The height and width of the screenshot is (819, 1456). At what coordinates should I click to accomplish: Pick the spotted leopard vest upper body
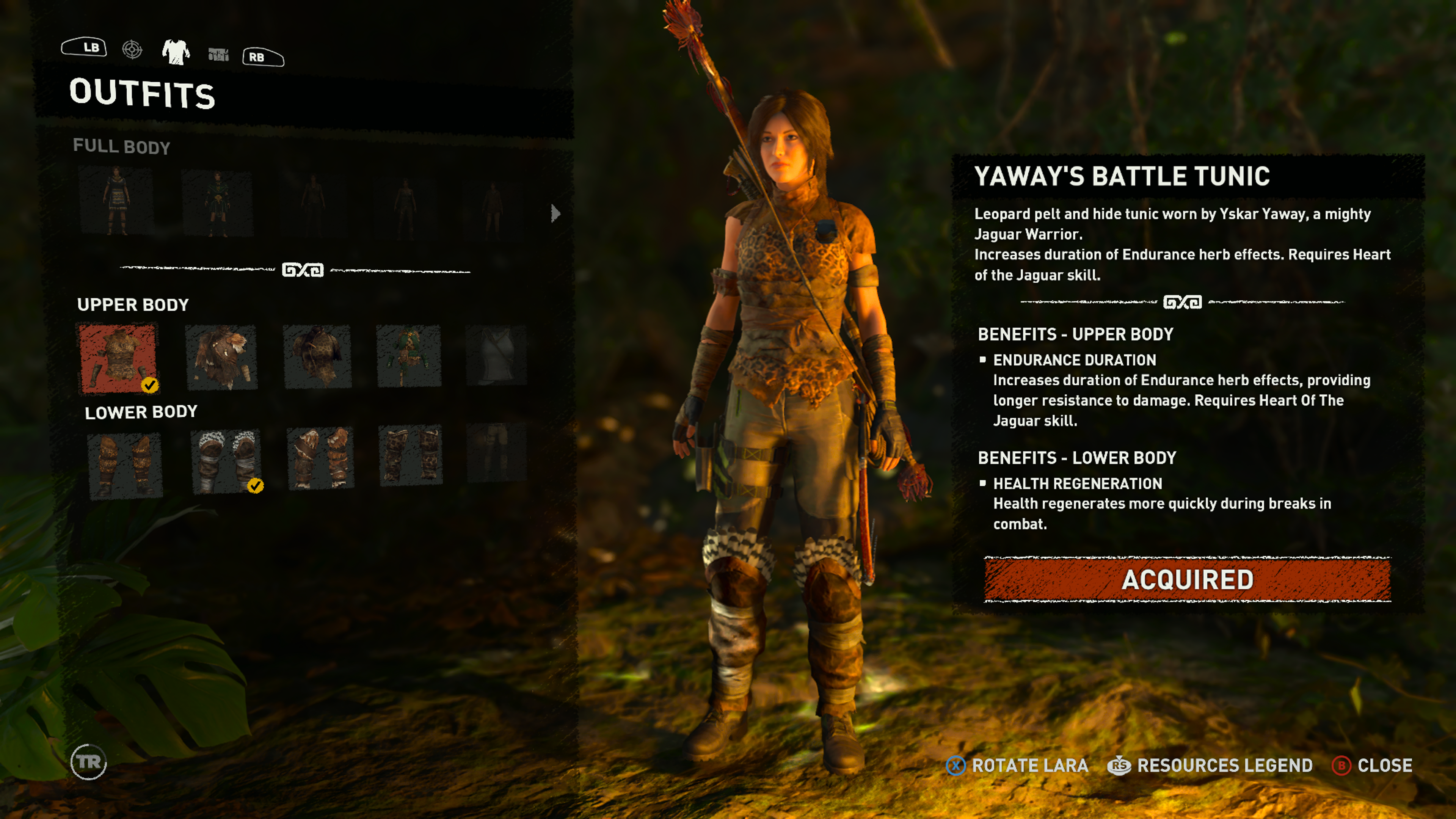317,357
